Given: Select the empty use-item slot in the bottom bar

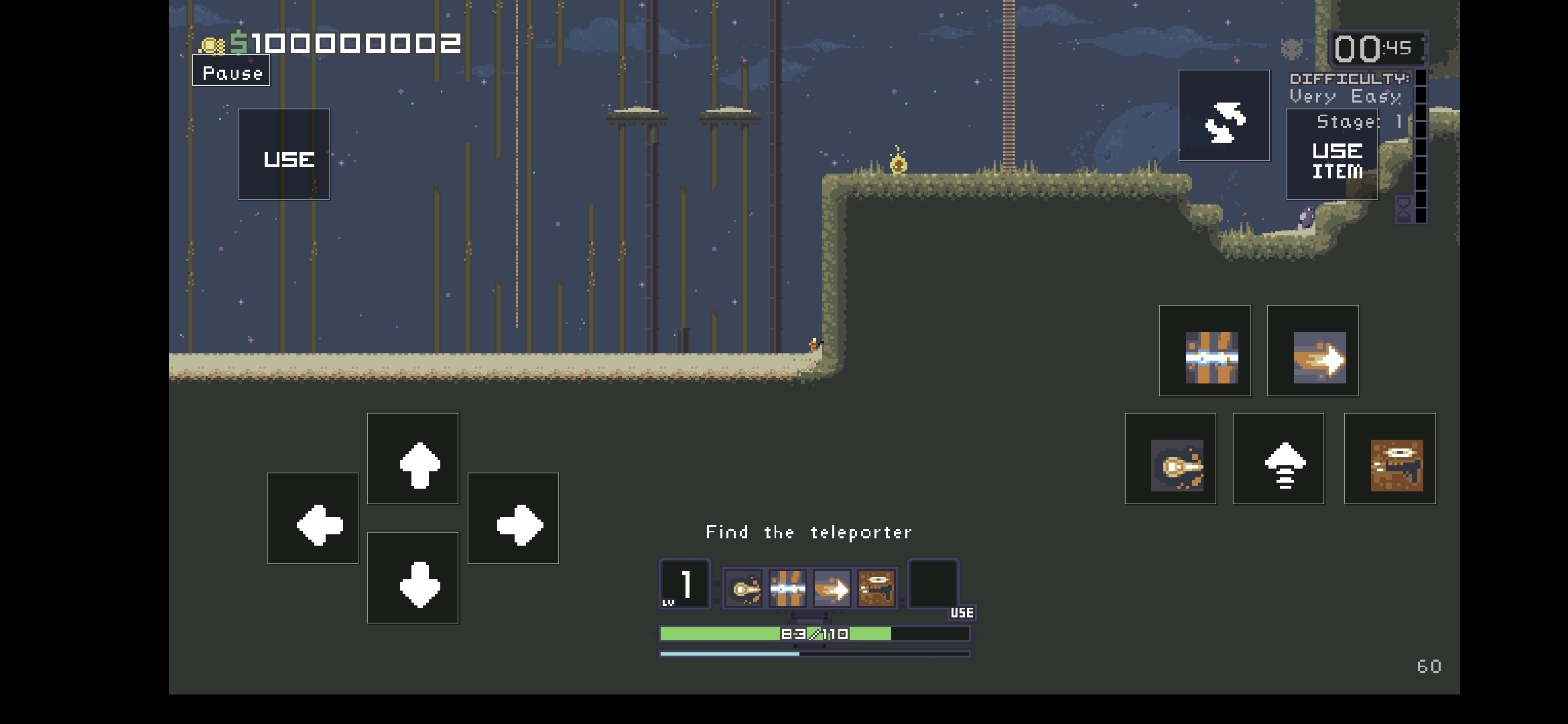Looking at the screenshot, I should 933,585.
